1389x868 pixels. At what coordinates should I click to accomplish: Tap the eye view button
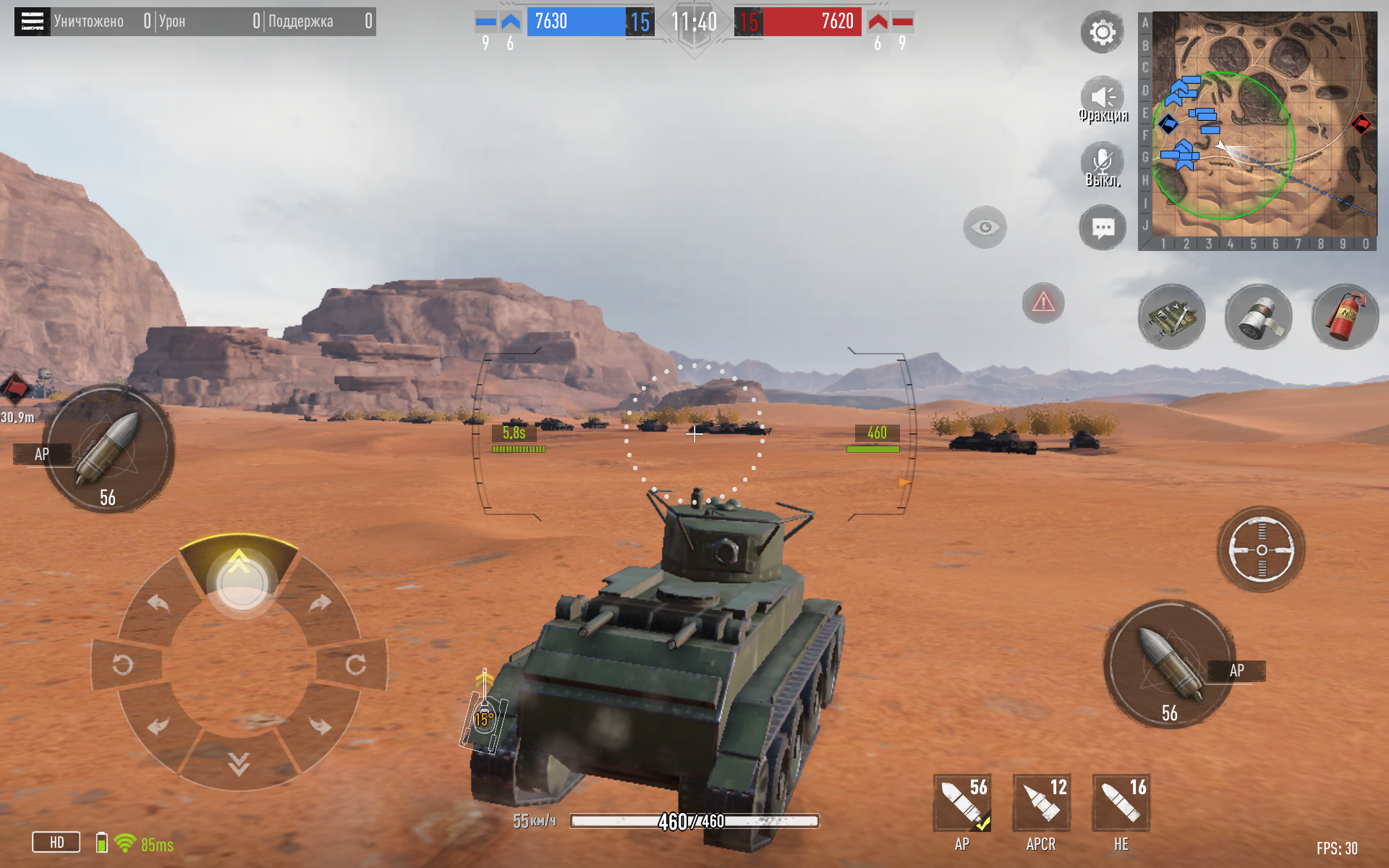tap(985, 228)
